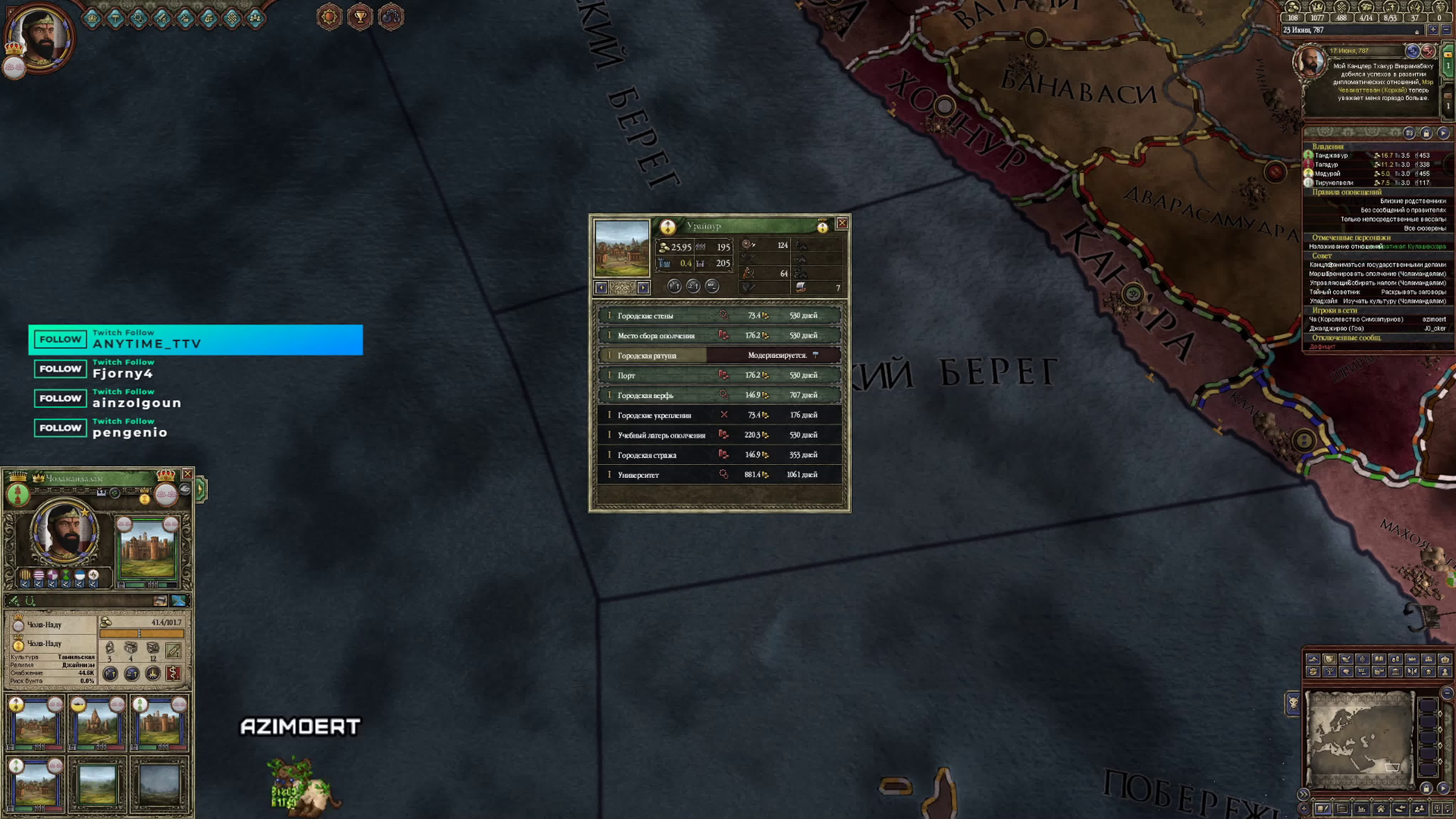Close the Урайпур holding window
Image resolution: width=1456 pixels, height=819 pixels.
coord(842,223)
